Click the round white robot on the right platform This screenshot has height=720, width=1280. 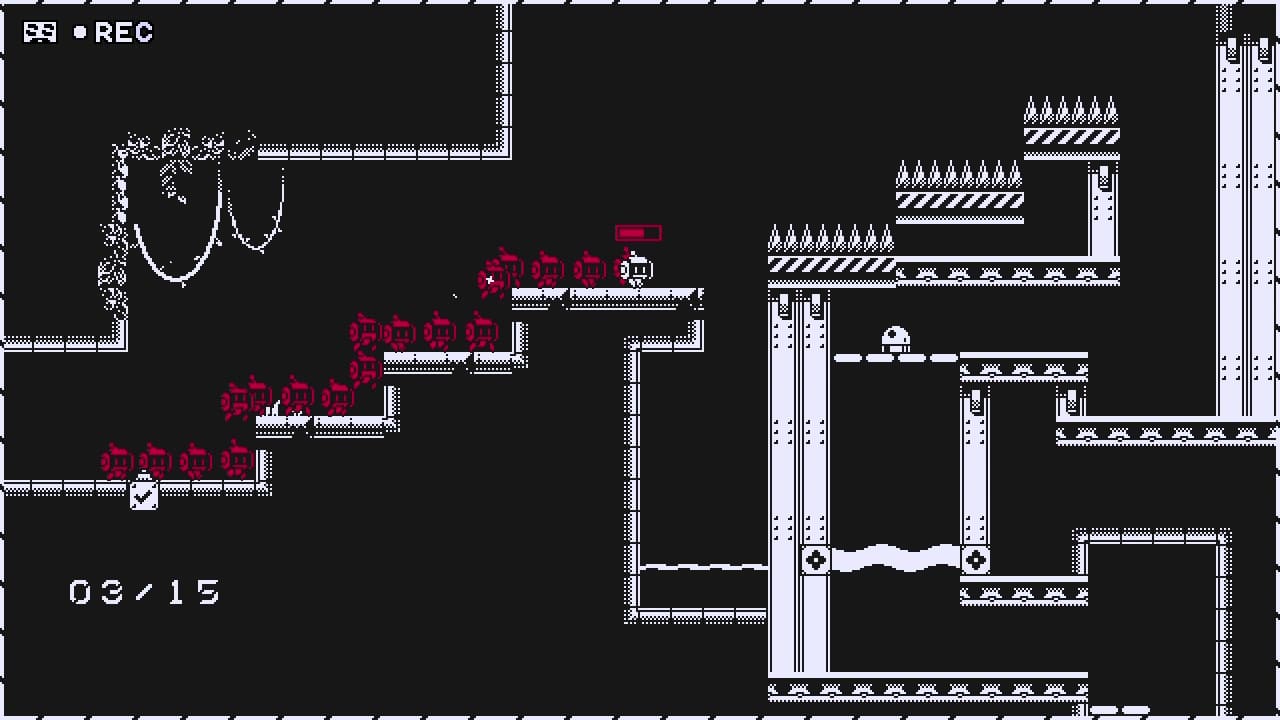895,337
